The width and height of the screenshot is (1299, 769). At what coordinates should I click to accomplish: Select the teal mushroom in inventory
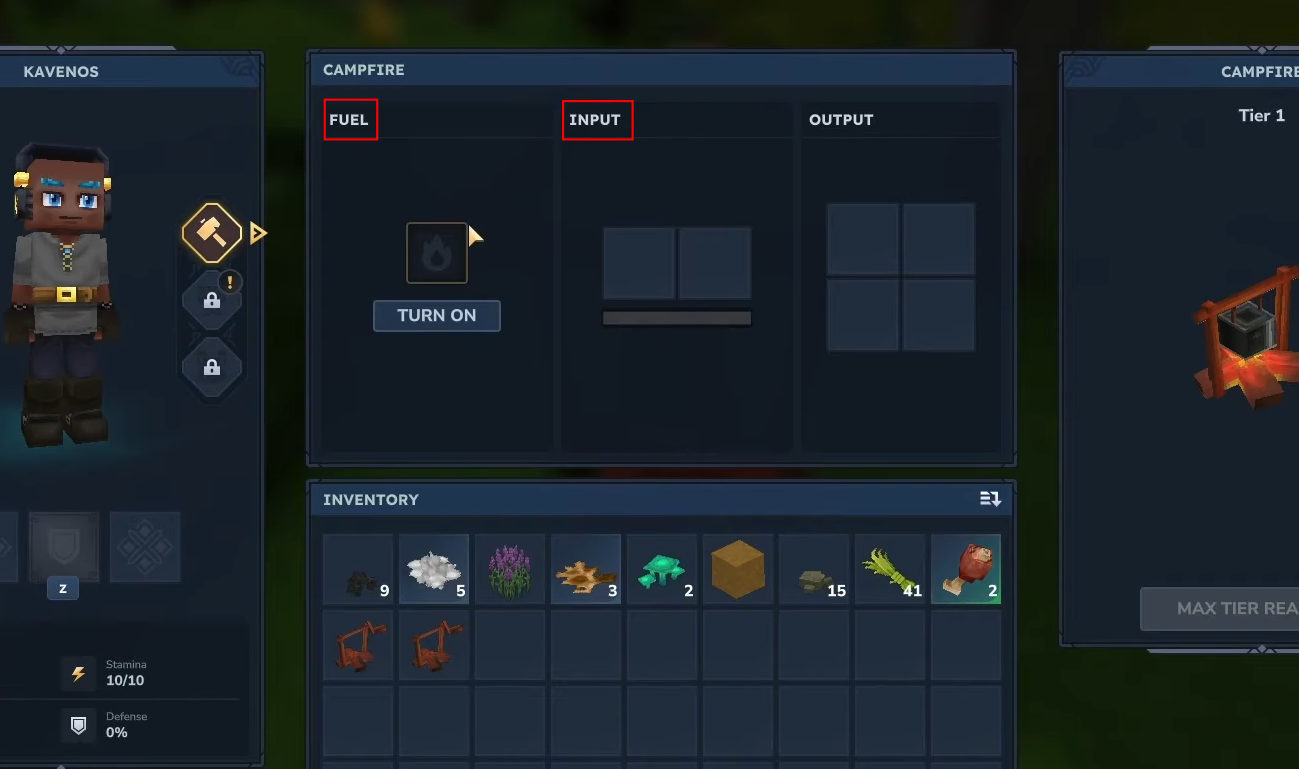coord(662,570)
